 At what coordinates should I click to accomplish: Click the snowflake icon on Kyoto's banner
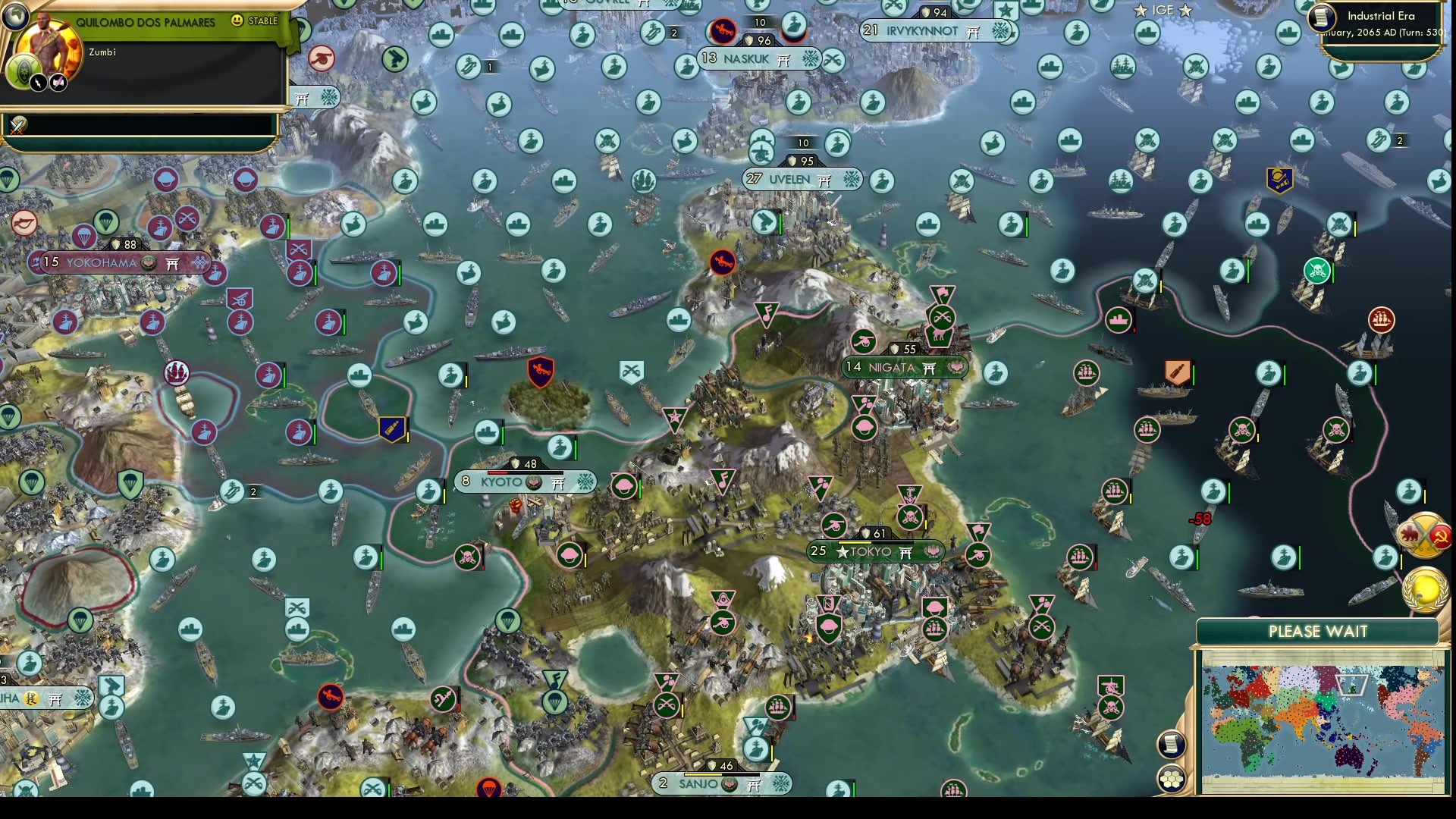582,482
